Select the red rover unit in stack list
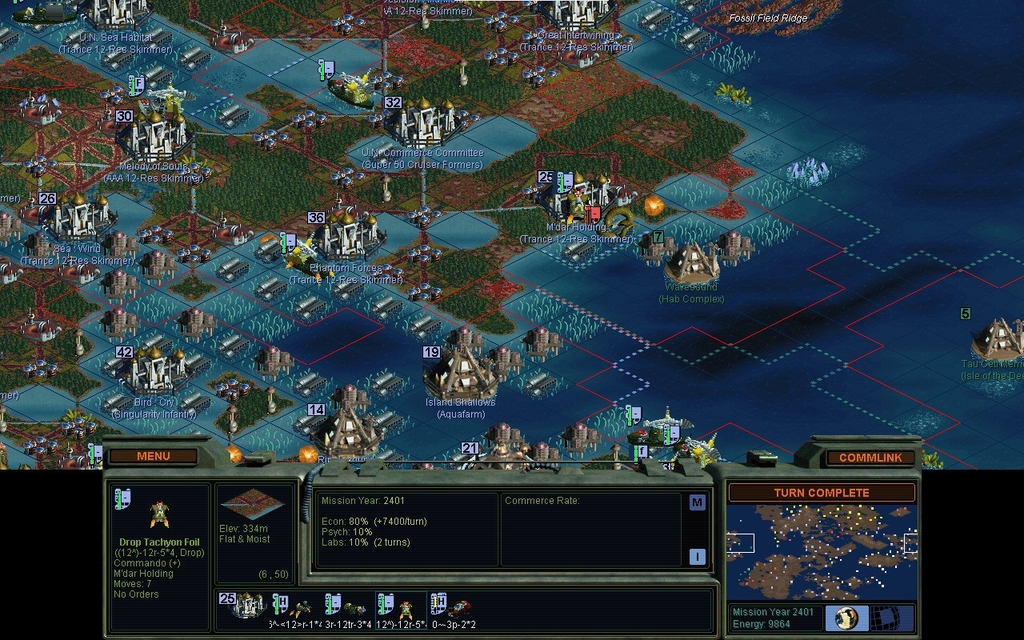The image size is (1024, 640). coord(461,607)
